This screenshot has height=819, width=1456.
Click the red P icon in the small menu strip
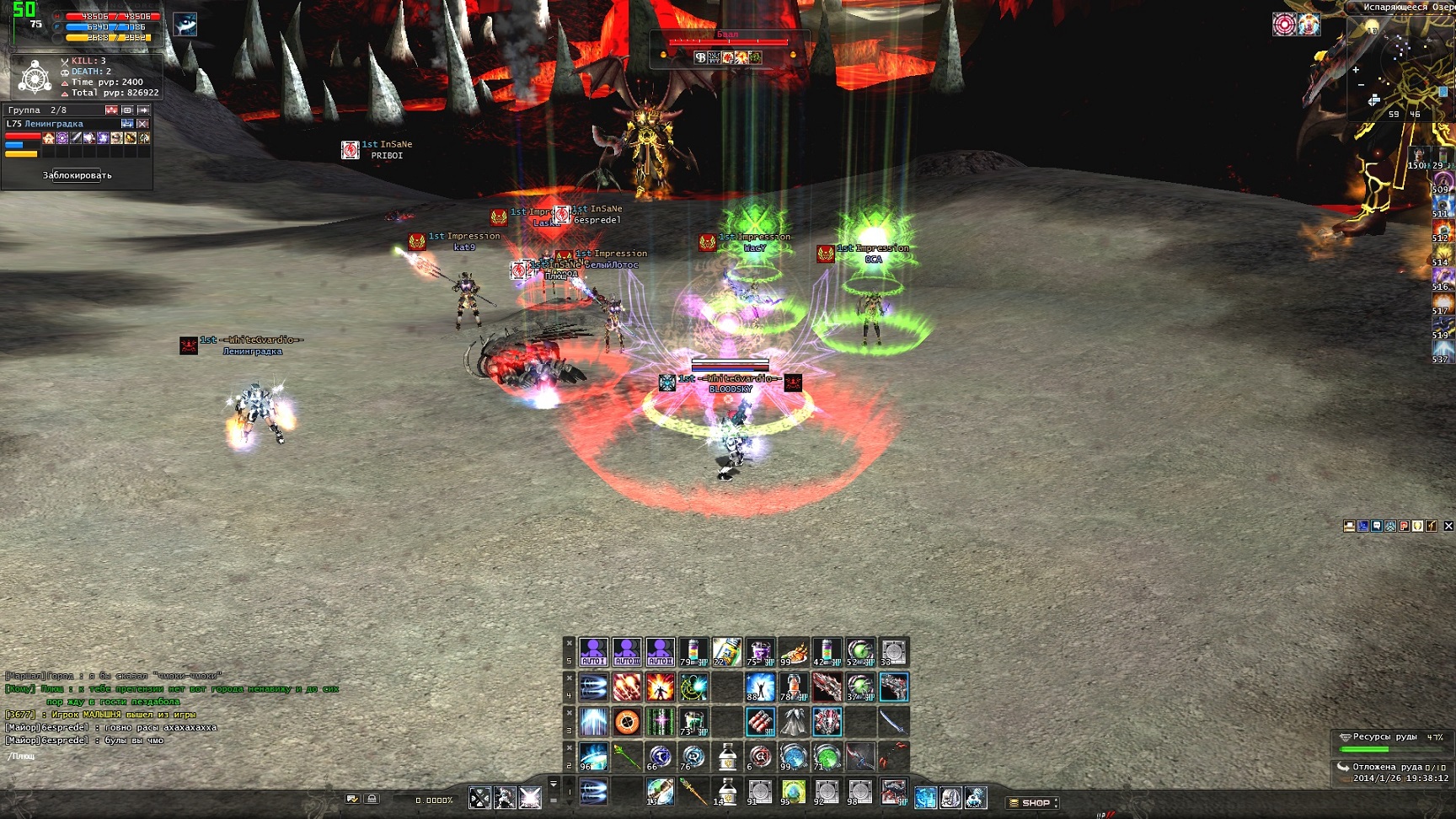1404,526
